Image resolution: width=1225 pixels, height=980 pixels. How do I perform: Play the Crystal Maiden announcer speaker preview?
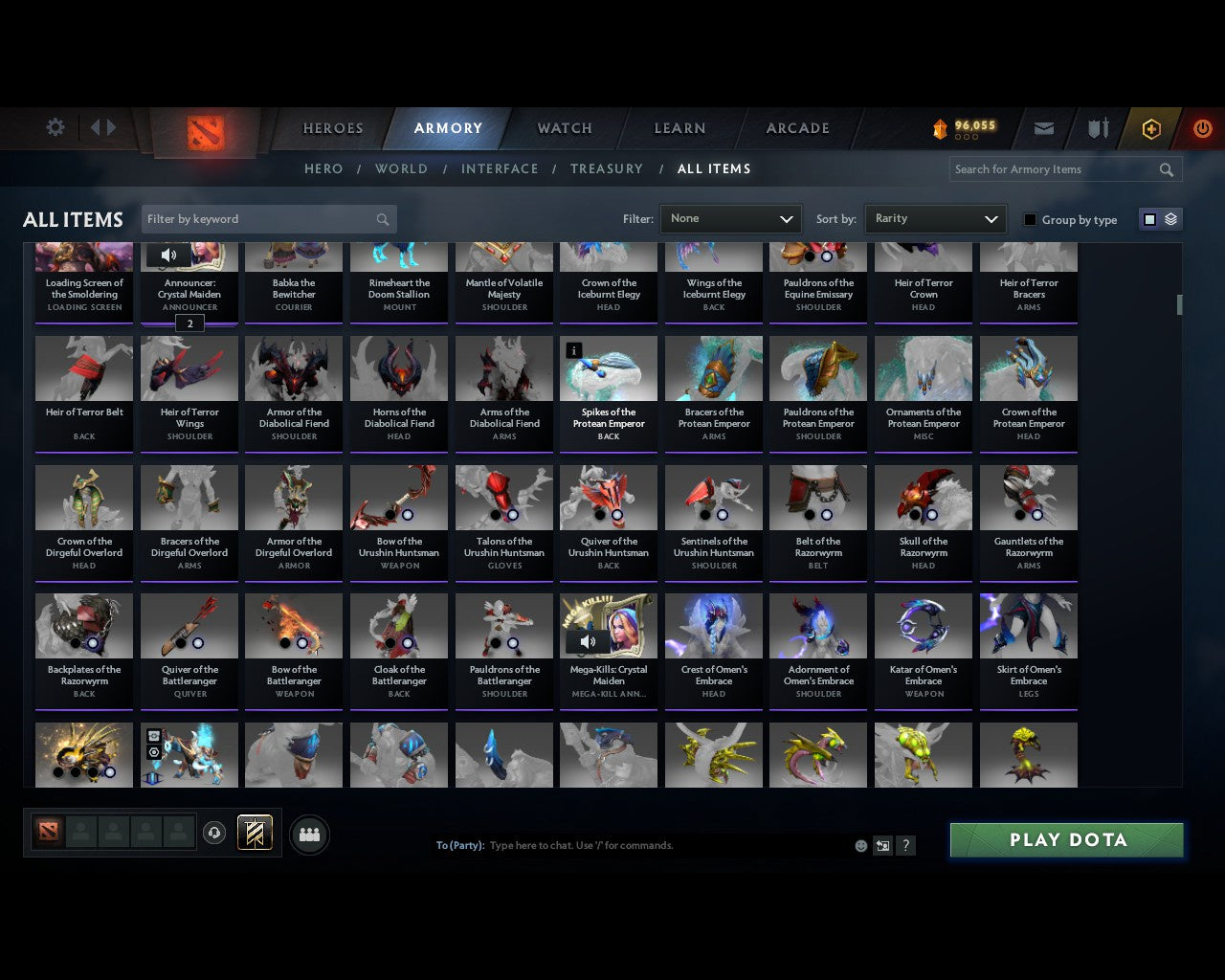[169, 255]
